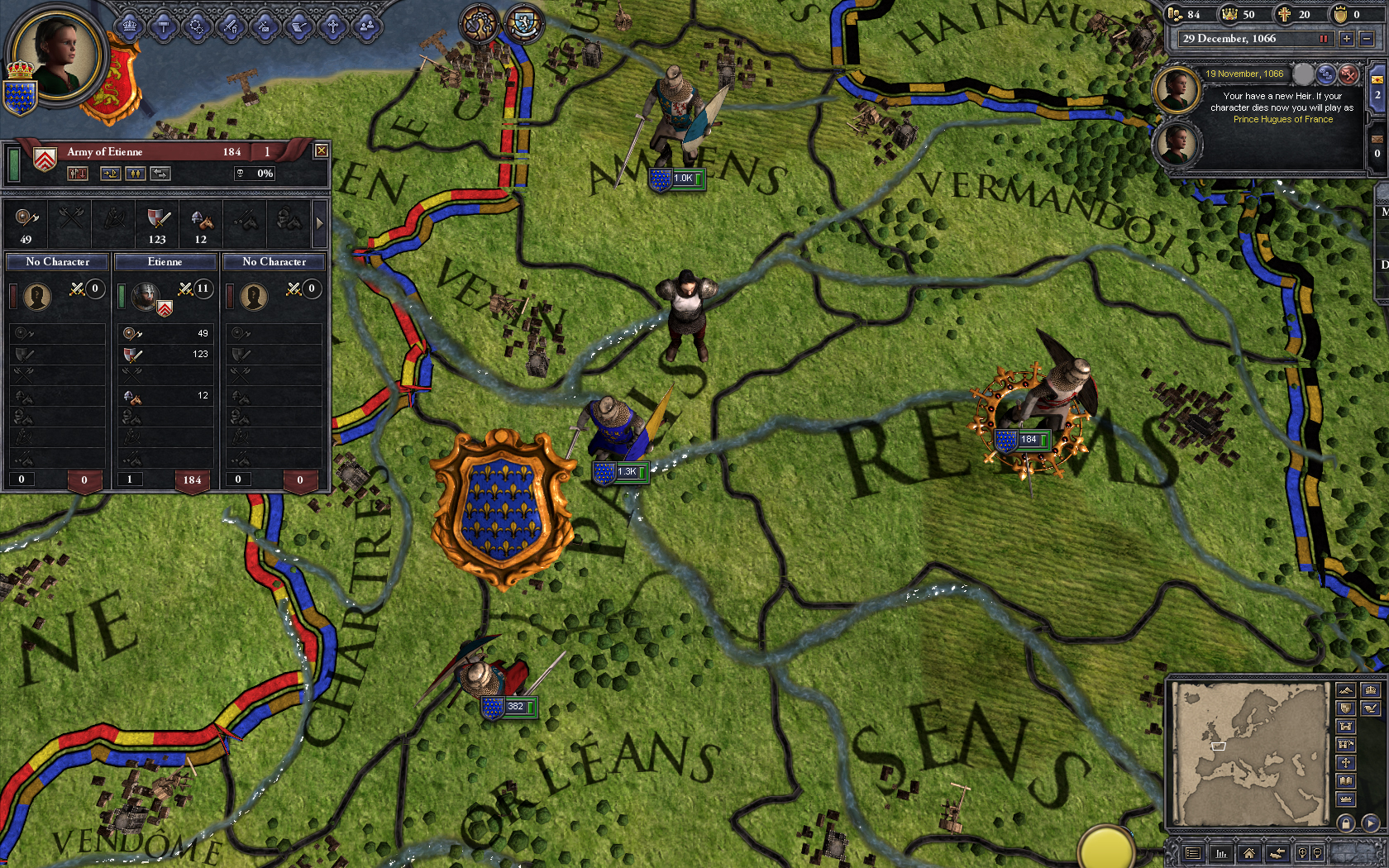Viewport: 1389px width, 868px height.
Task: Open the Technology screen with gears icon
Action: click(197, 25)
